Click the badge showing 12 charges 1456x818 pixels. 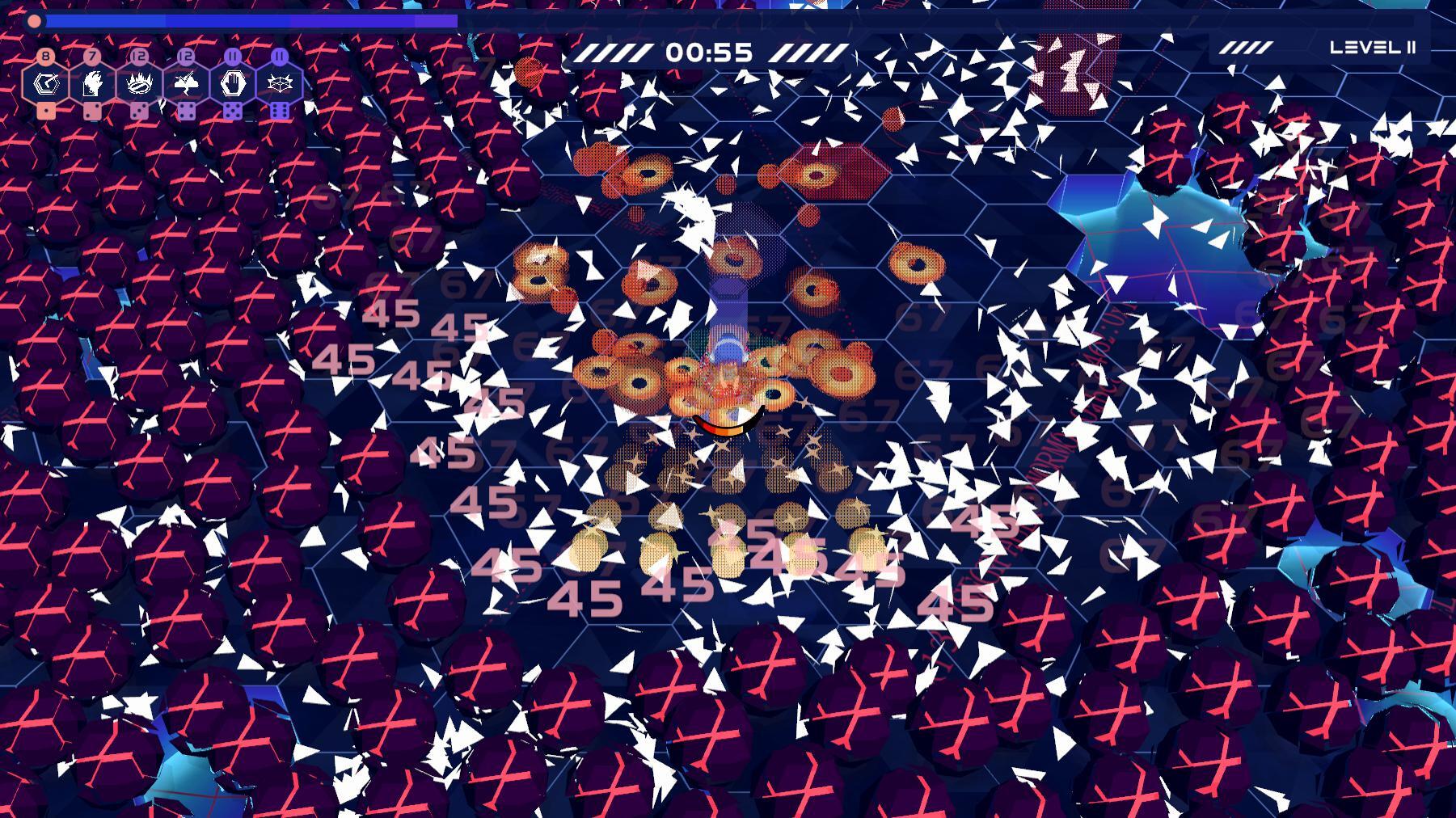[138, 56]
